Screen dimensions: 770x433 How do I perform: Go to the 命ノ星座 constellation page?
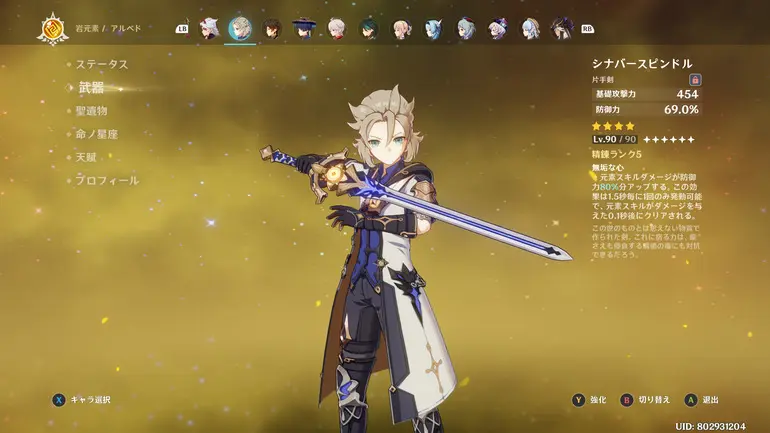97,134
